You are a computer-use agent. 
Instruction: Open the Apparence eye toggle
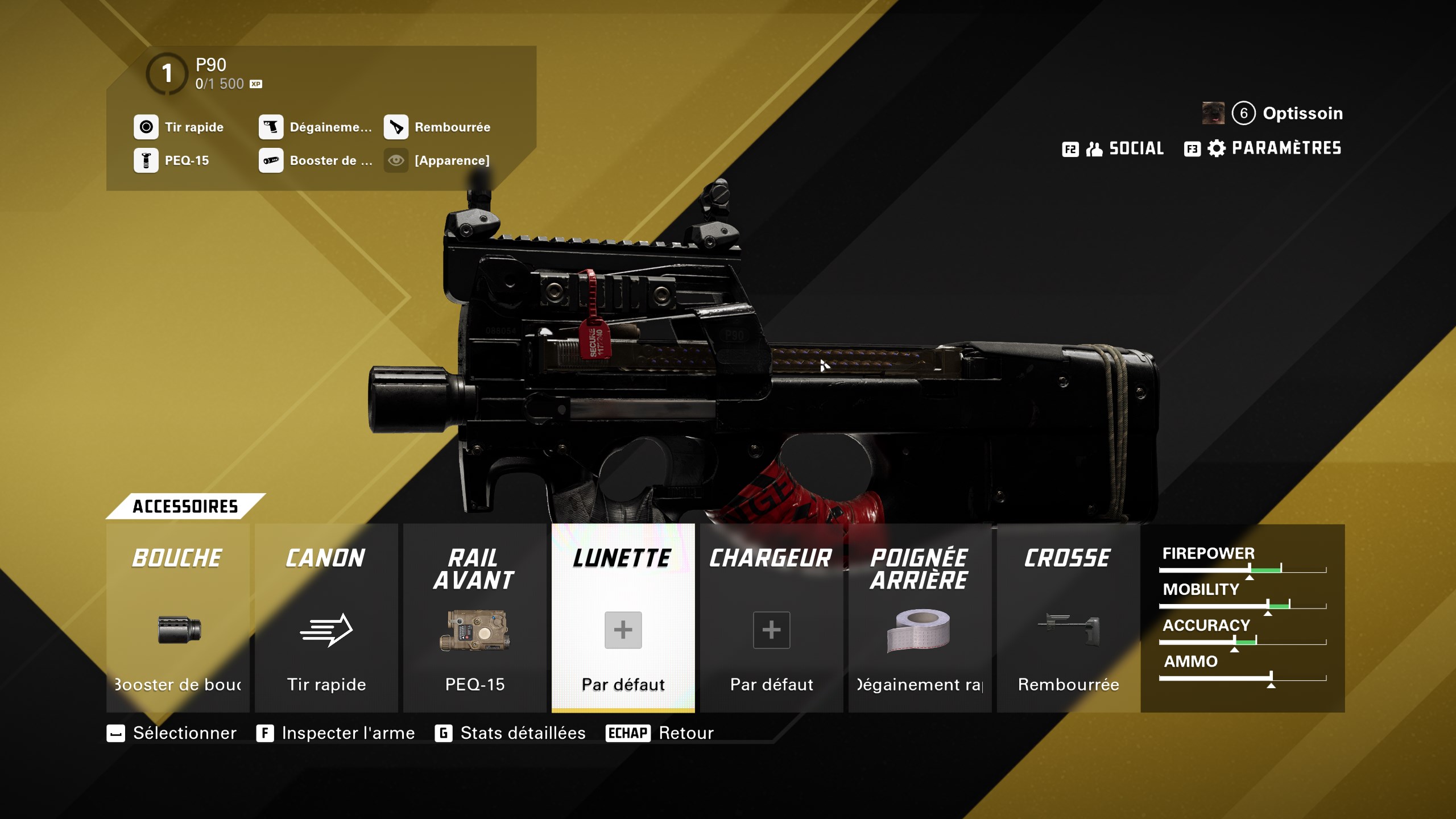click(x=396, y=161)
